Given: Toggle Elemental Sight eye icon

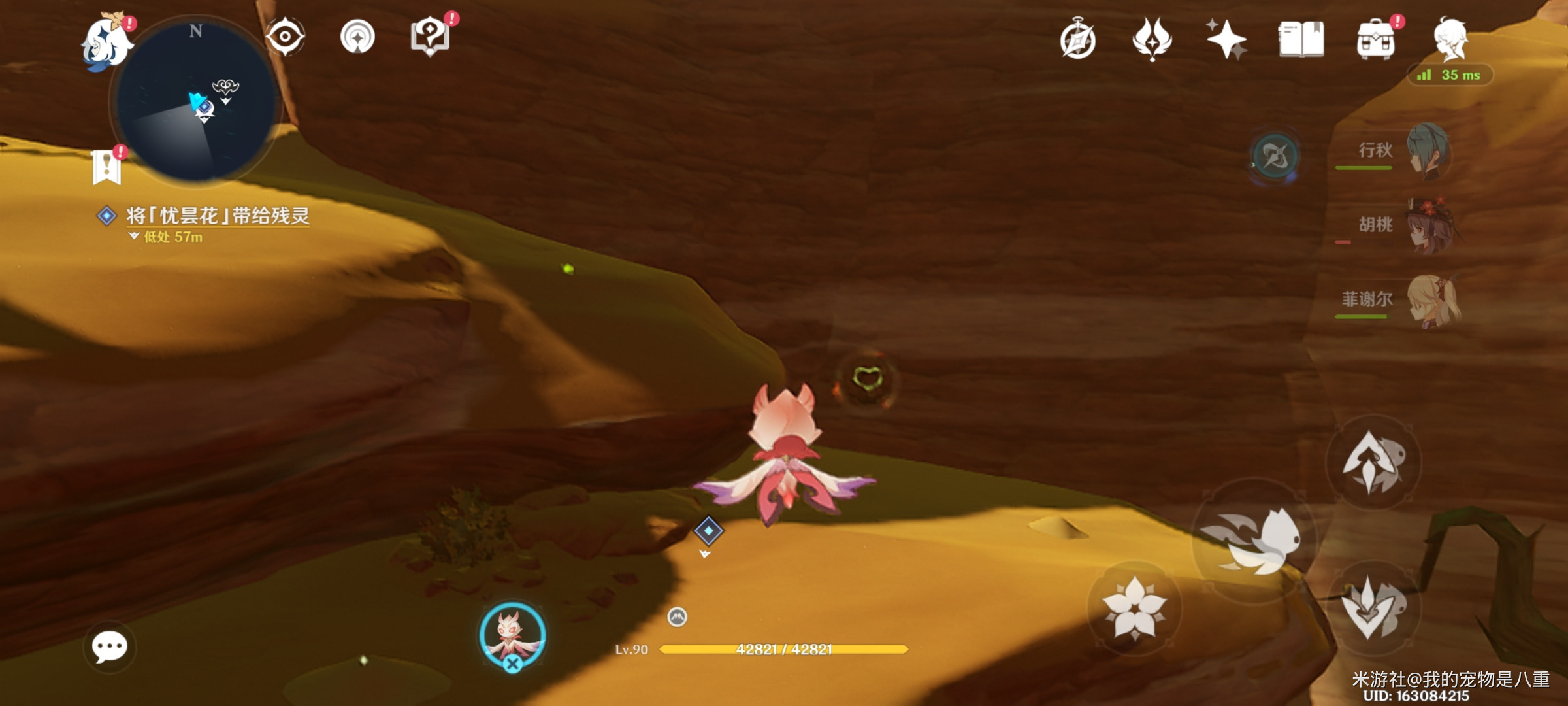Looking at the screenshot, I should [286, 37].
